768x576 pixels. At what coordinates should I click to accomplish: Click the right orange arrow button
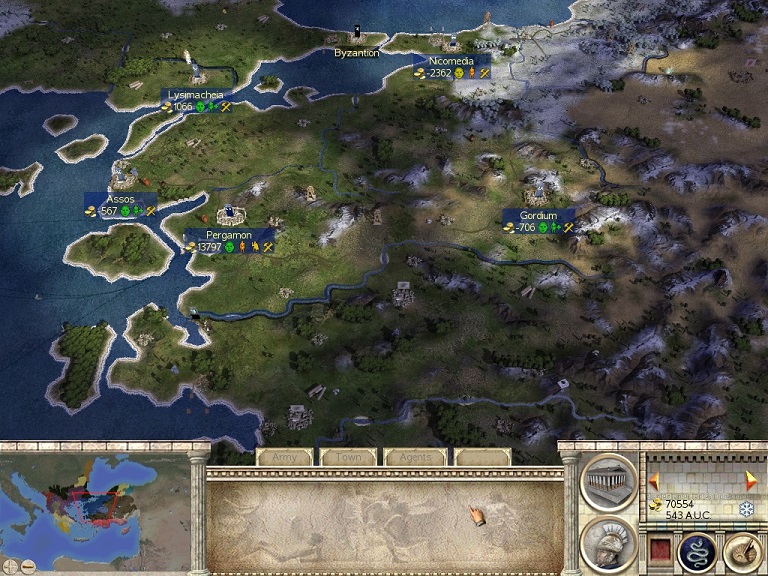(x=751, y=478)
